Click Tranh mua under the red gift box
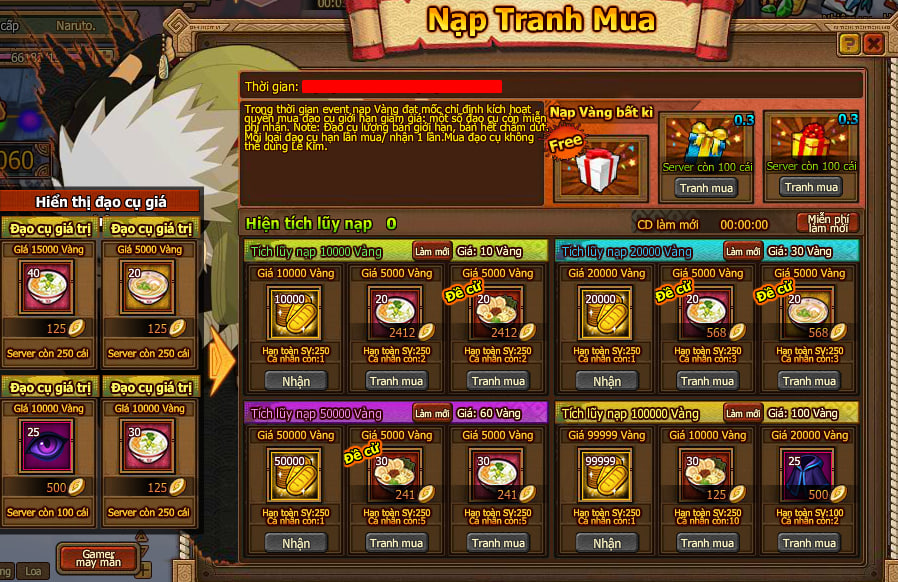Viewport: 898px width, 582px height. point(811,187)
